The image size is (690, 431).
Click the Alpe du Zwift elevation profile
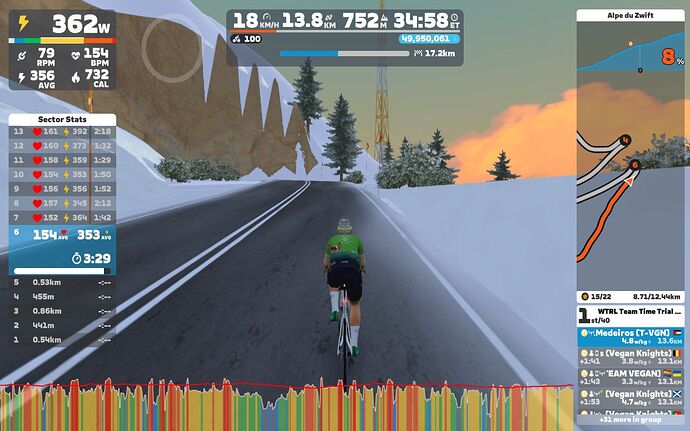[x=631, y=50]
